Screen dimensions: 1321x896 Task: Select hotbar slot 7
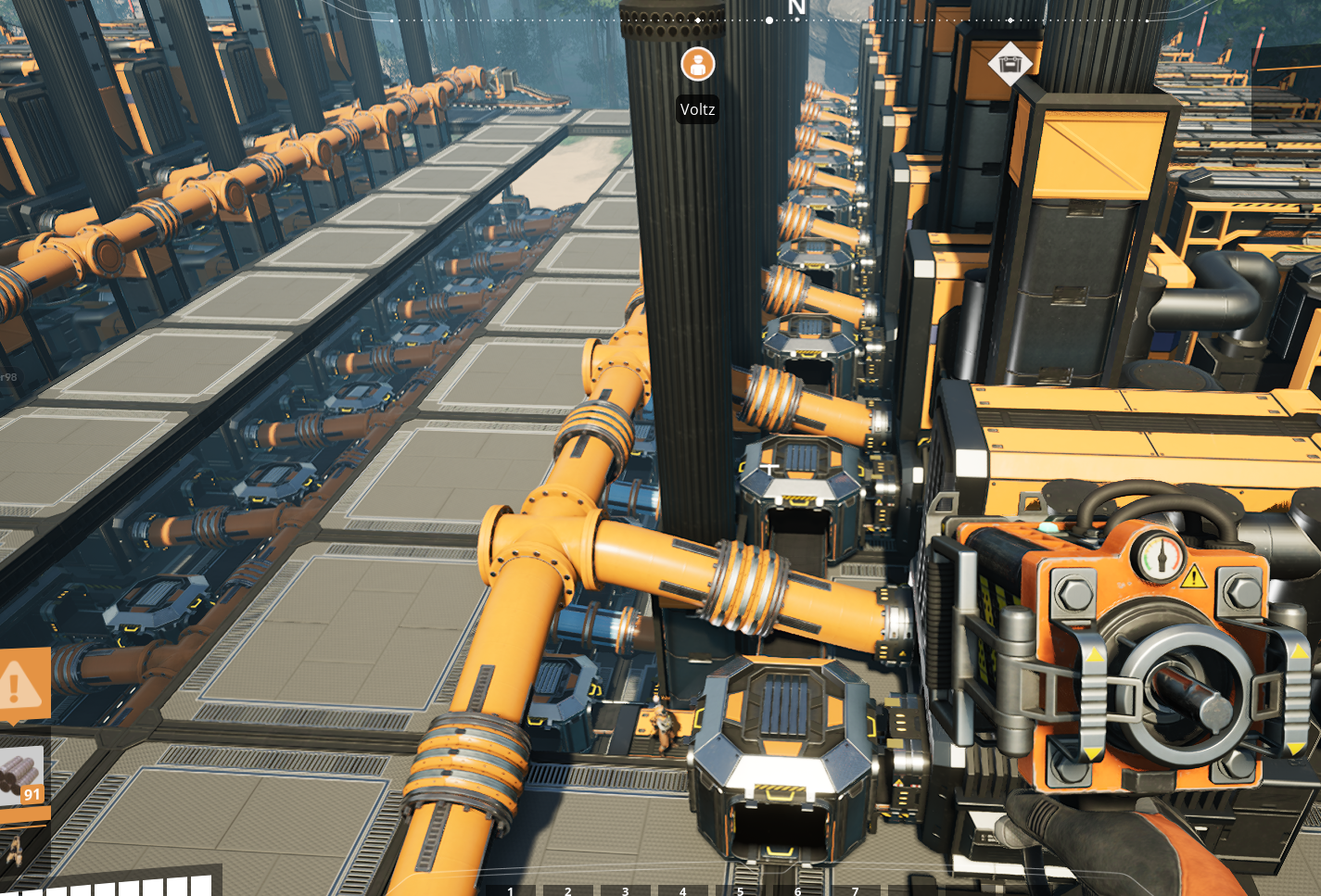pyautogui.click(x=855, y=890)
